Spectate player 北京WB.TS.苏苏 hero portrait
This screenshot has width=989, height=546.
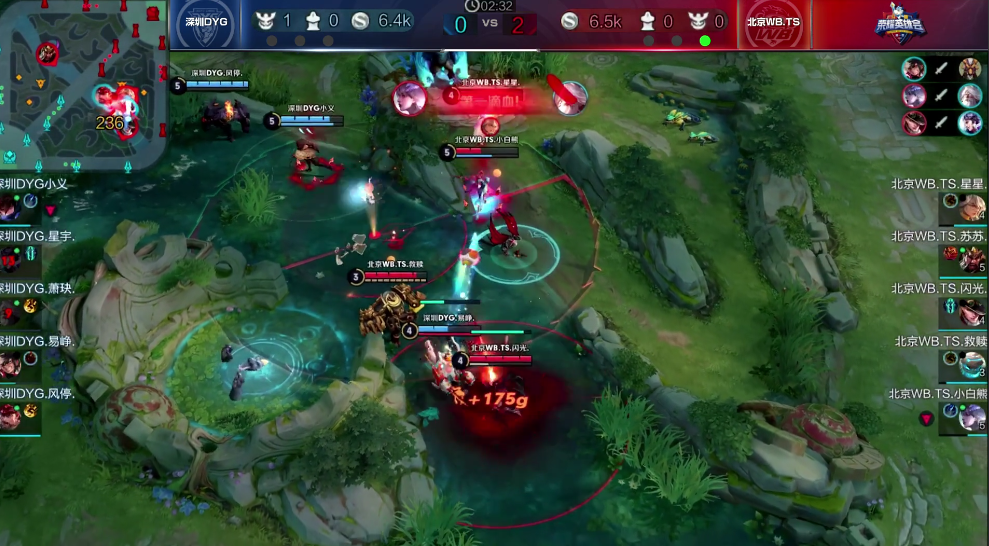coord(973,260)
